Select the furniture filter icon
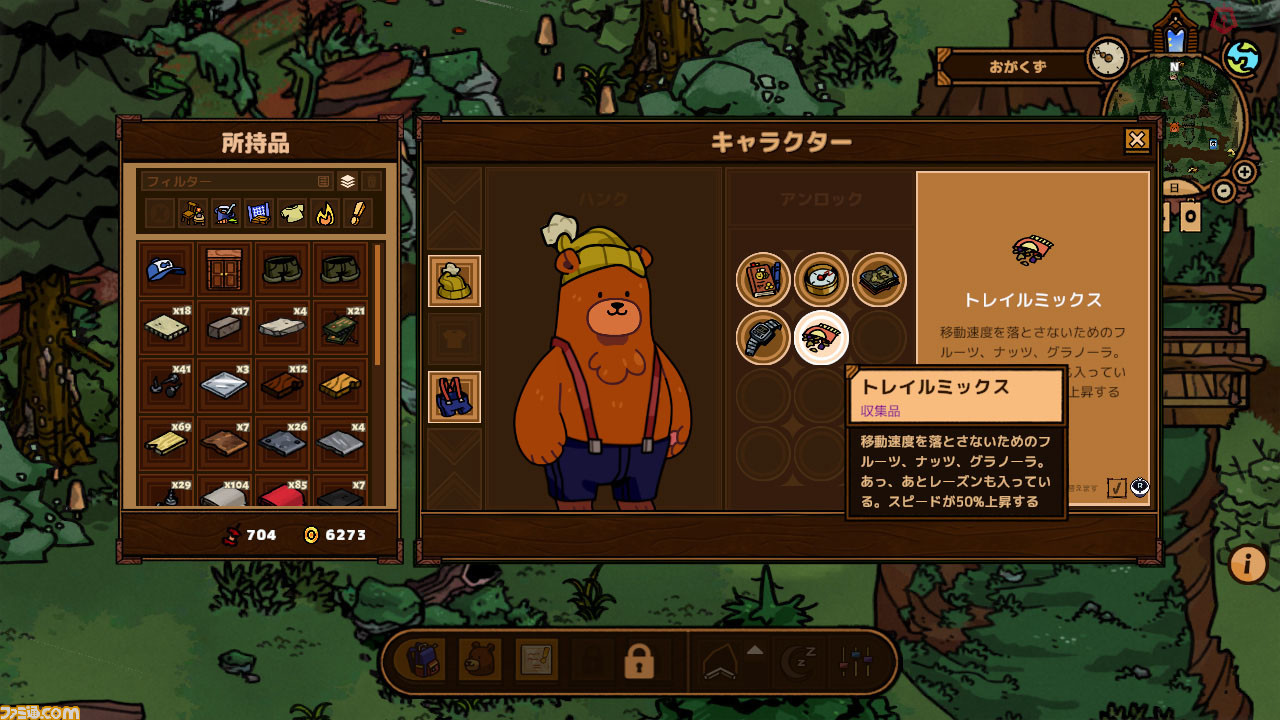 [195, 211]
